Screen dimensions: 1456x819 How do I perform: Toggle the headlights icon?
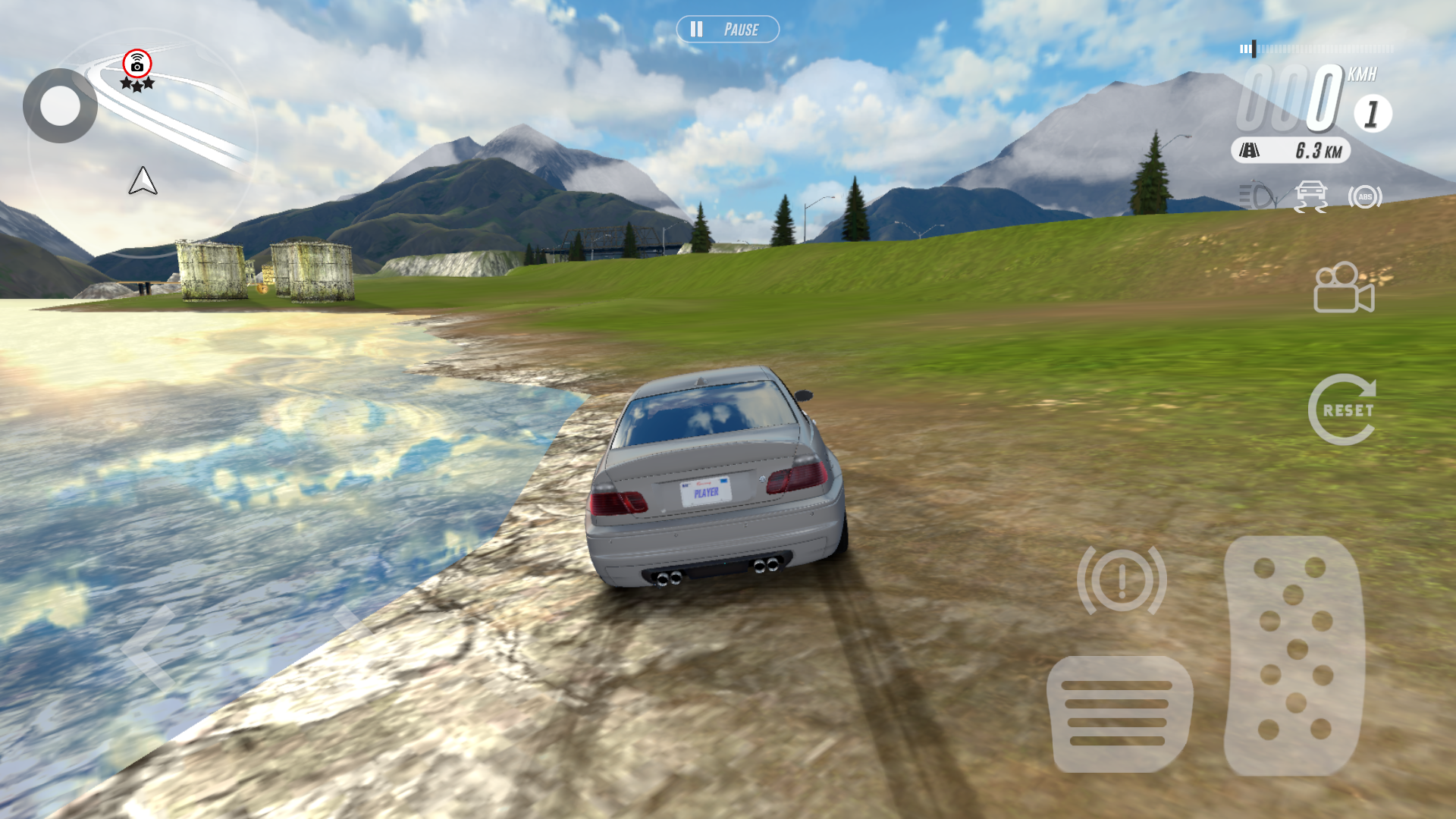pos(1257,196)
